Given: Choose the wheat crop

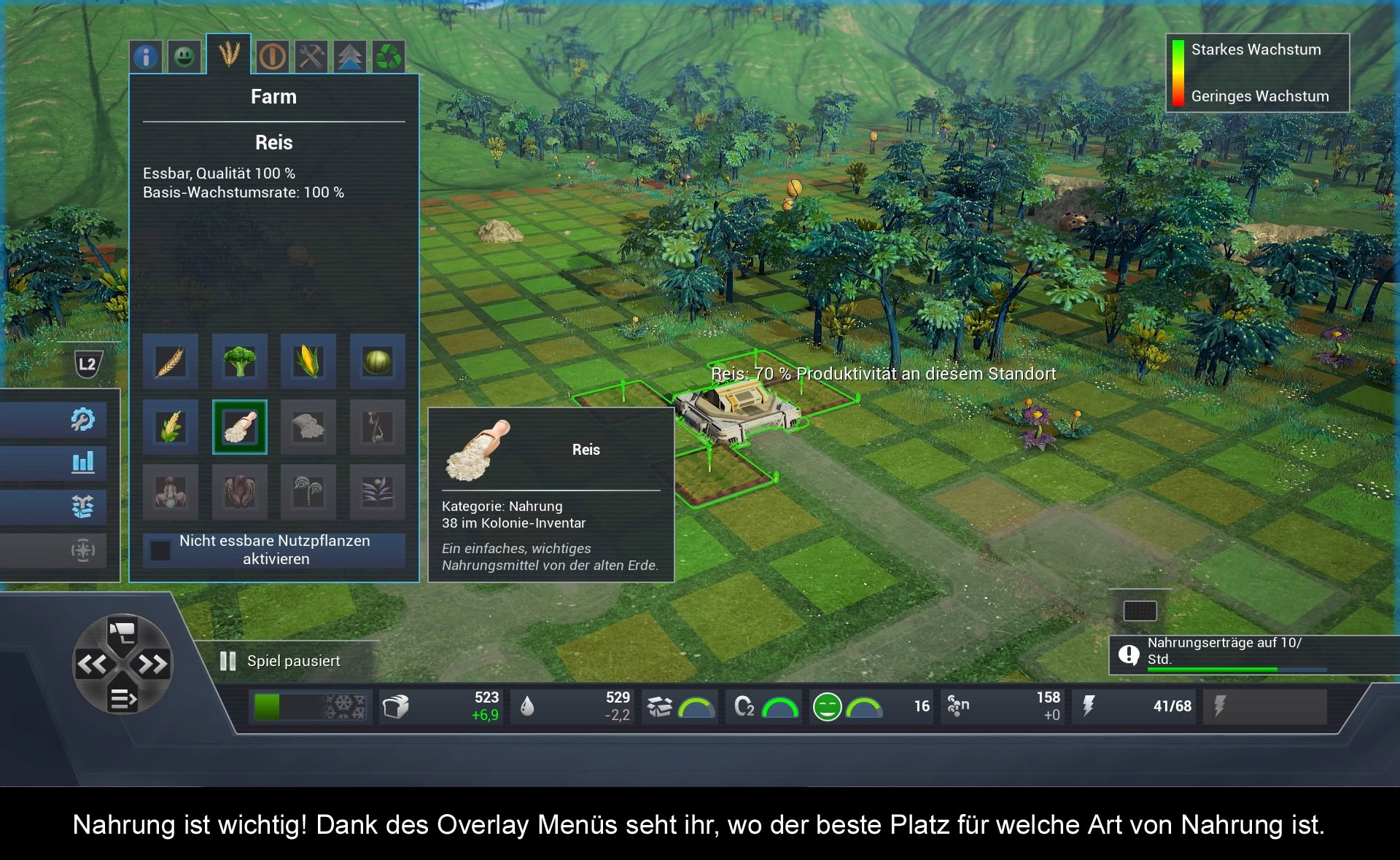Looking at the screenshot, I should point(171,361).
